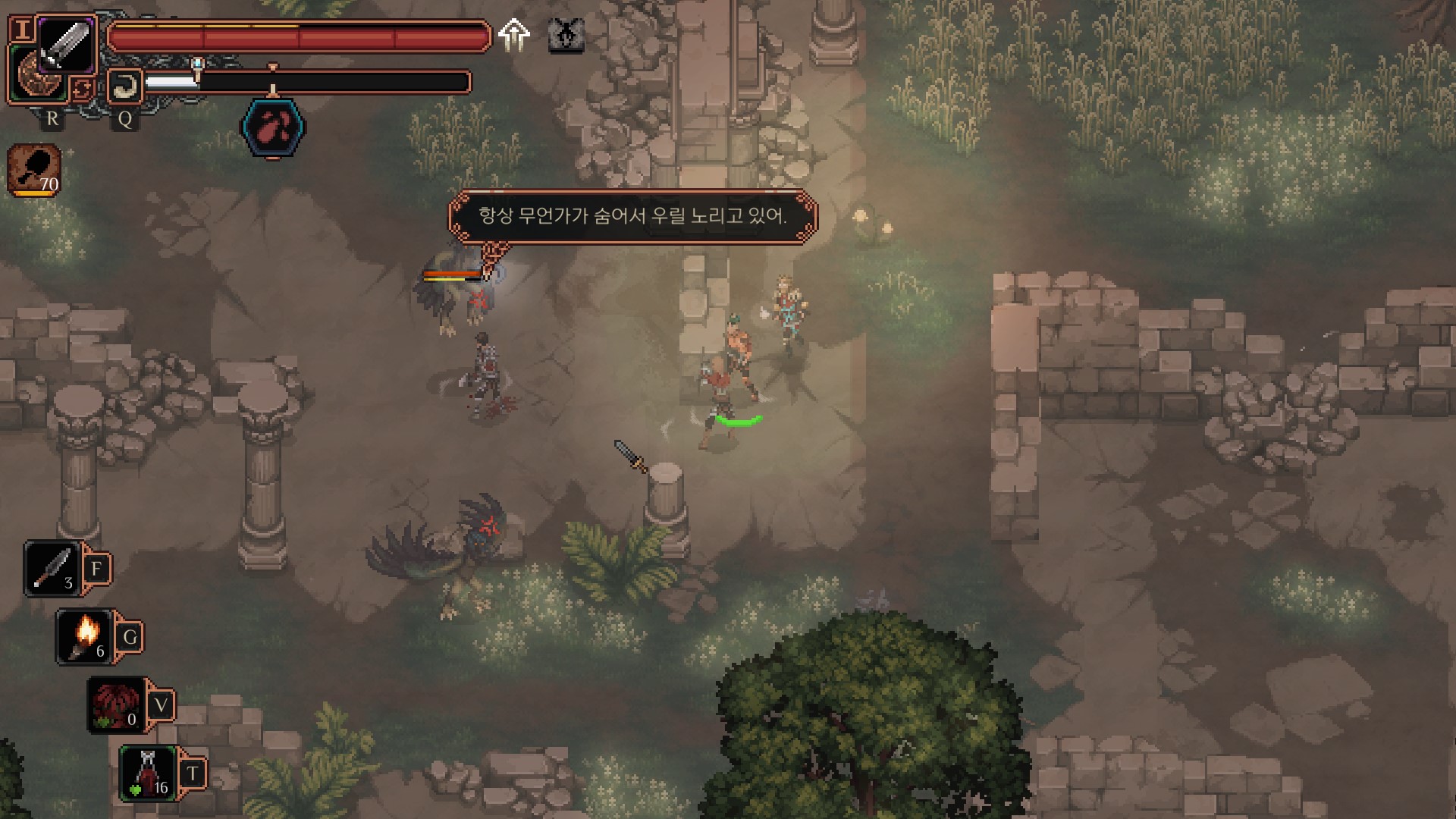
Task: Swap weapon sets with the red arrows button
Action: [81, 89]
